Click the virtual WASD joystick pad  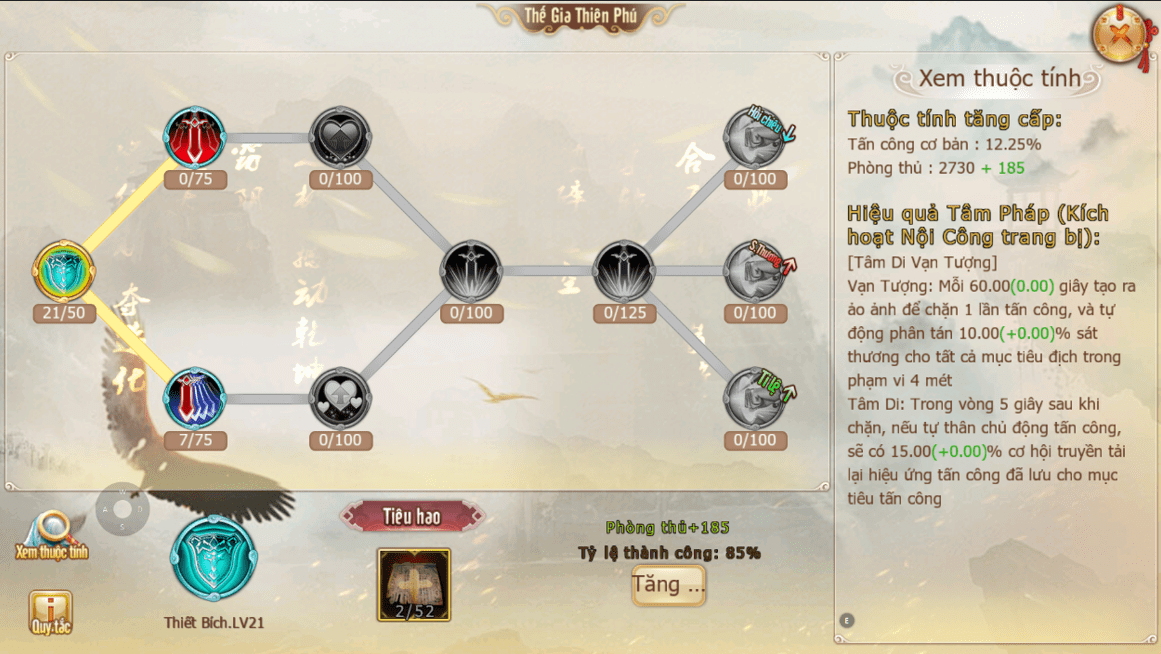coord(122,509)
